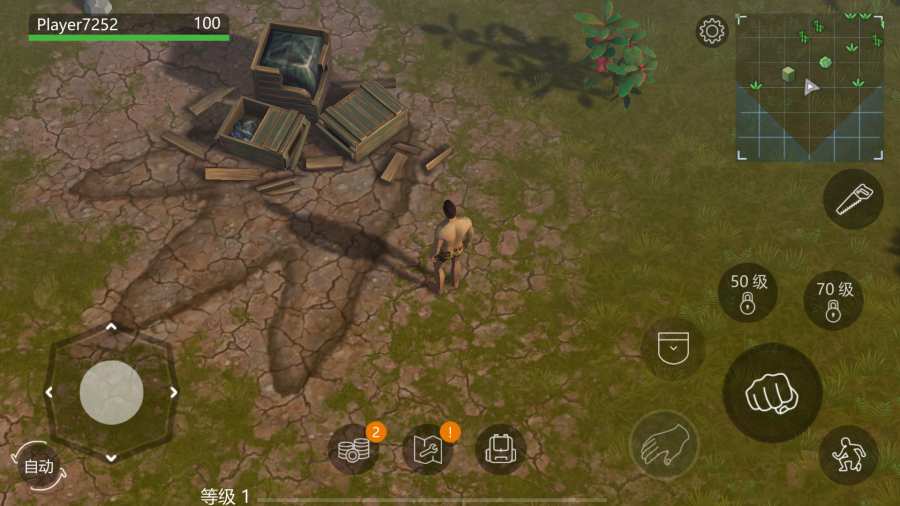This screenshot has width=900, height=506.
Task: Open the backpack inventory
Action: [x=500, y=449]
